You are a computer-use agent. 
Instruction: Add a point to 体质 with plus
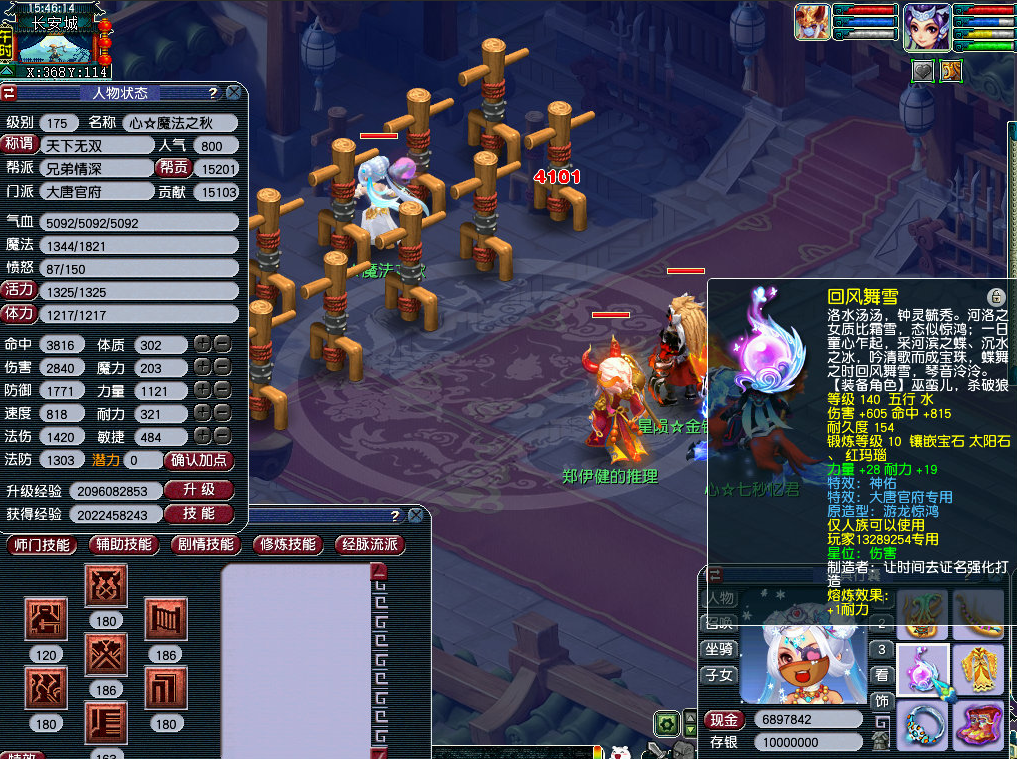202,344
